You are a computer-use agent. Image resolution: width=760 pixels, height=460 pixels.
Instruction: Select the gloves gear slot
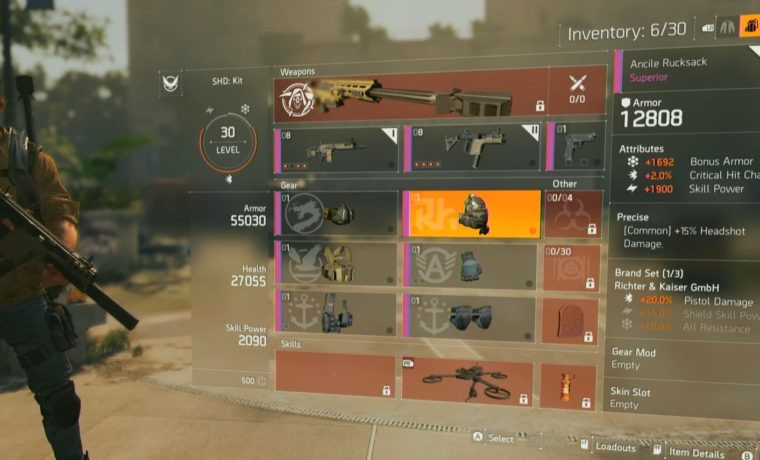point(472,264)
